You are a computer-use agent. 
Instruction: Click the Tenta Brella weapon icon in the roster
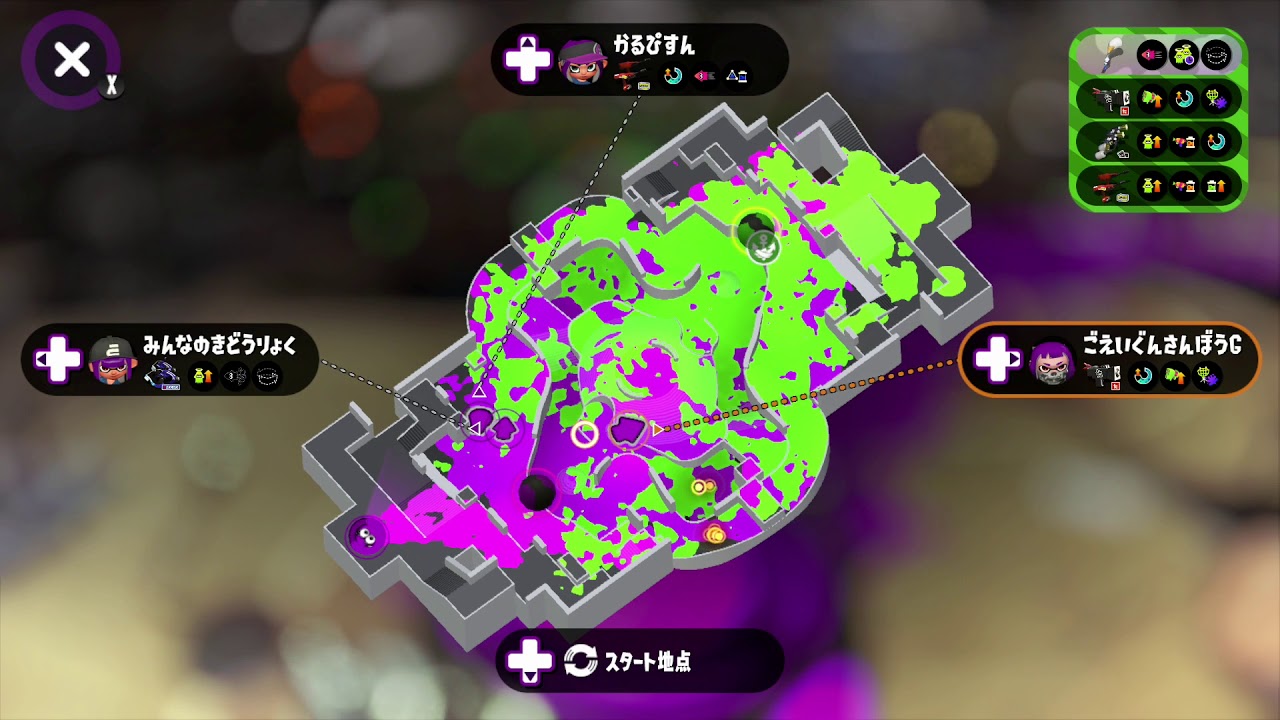click(x=1108, y=99)
